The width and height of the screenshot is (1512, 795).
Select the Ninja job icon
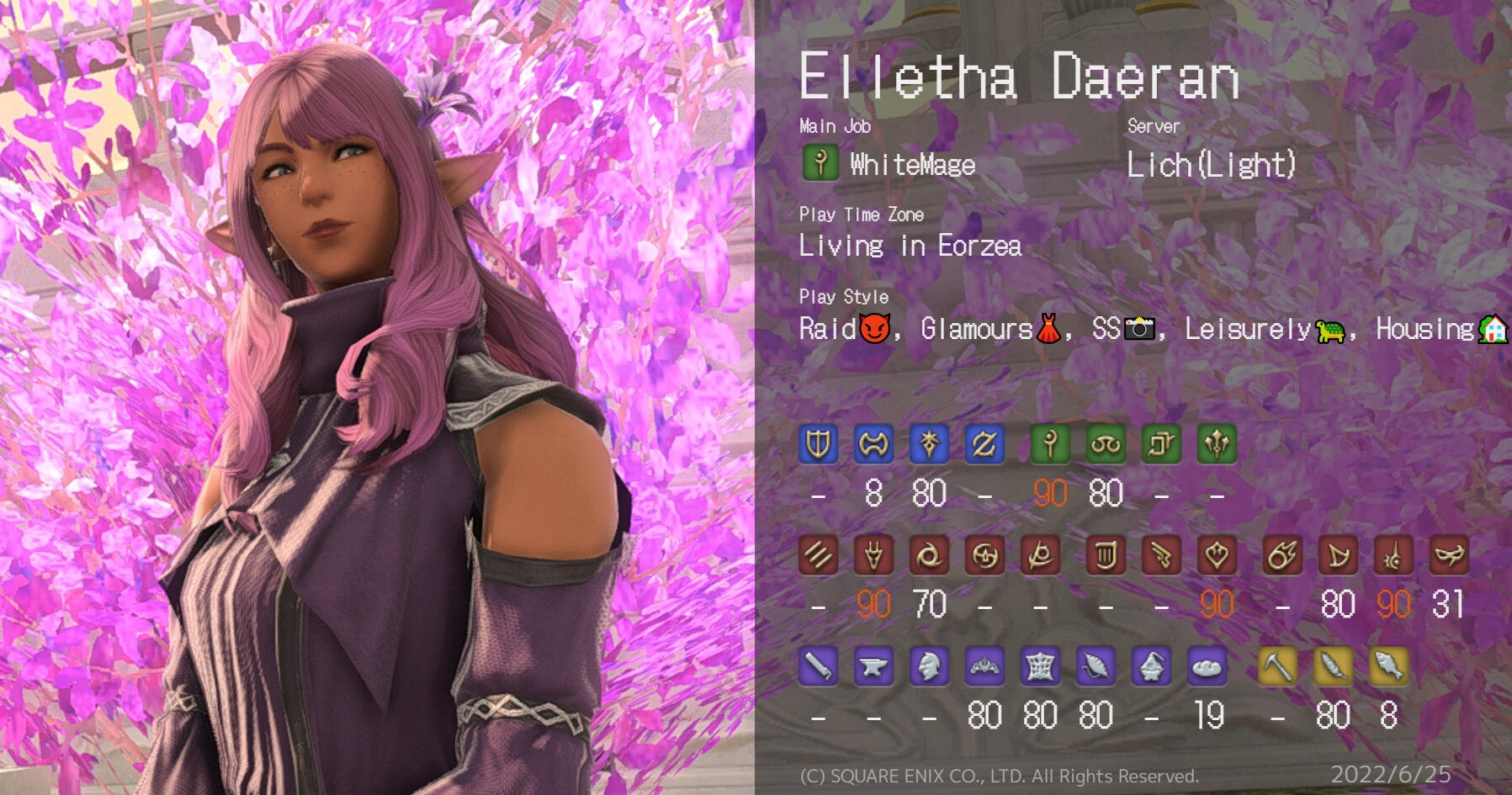(929, 555)
